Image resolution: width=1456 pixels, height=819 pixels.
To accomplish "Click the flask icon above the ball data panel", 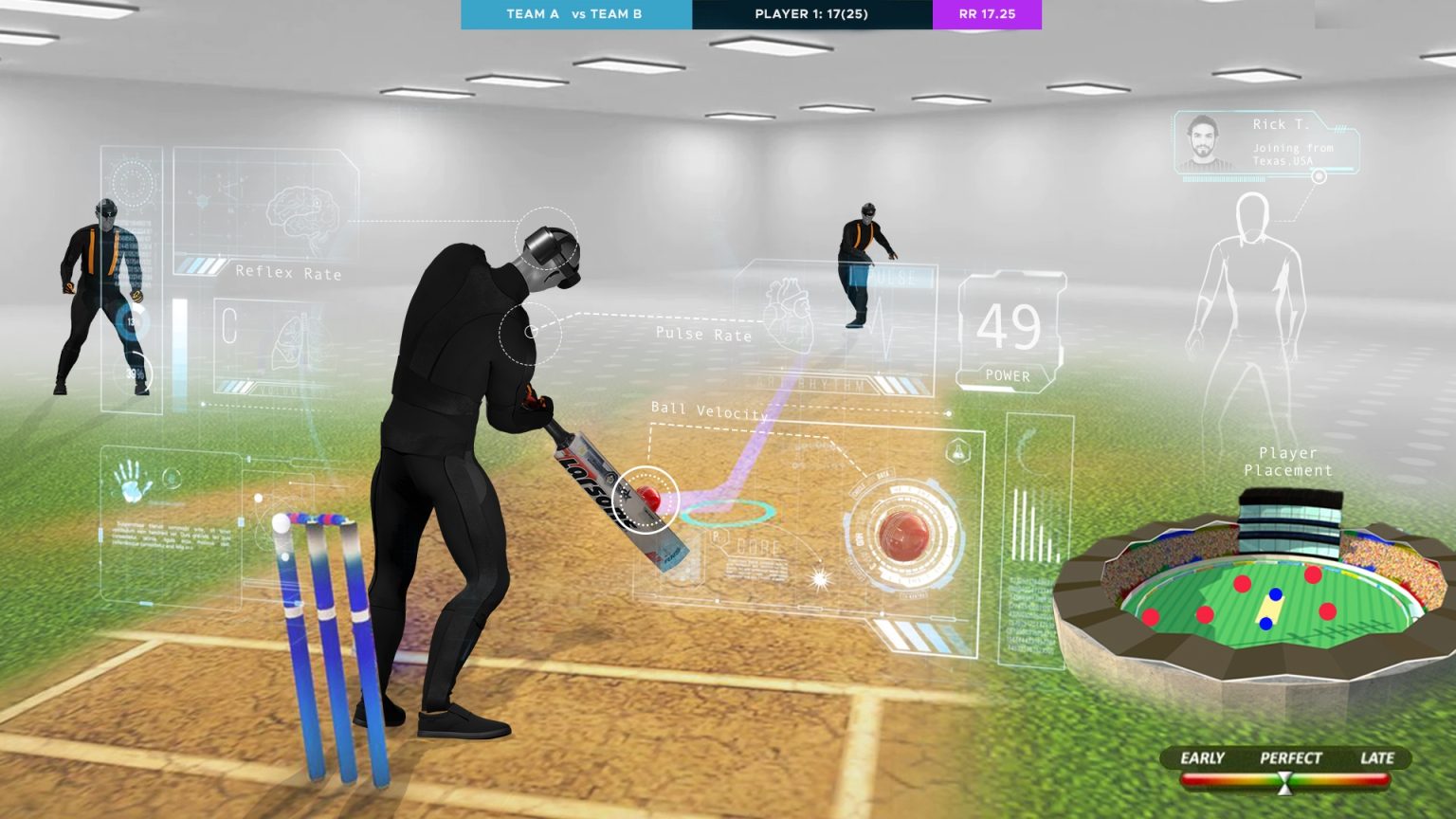I will click(957, 448).
